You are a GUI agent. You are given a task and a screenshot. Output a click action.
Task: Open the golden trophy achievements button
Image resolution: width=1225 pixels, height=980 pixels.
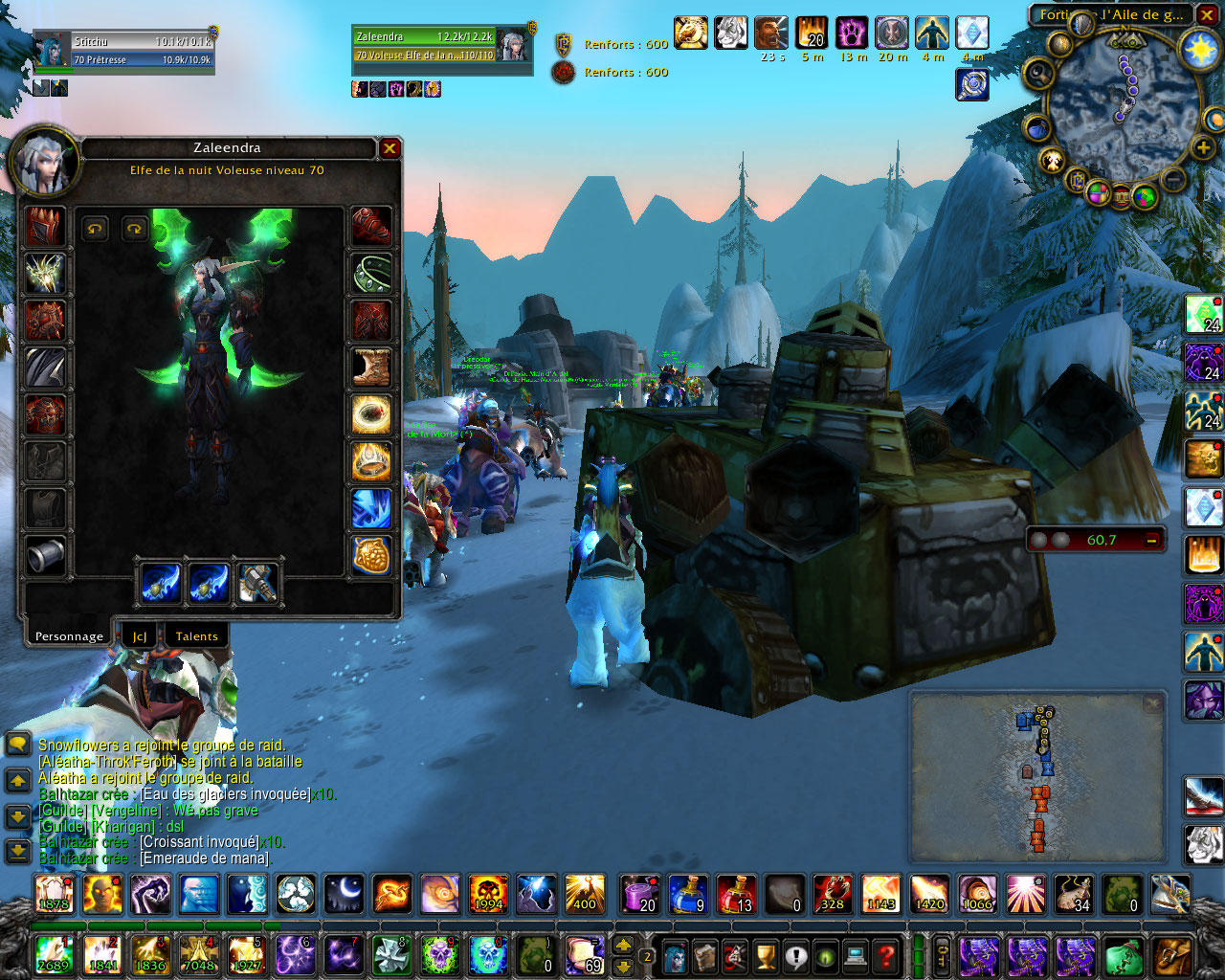[765, 955]
